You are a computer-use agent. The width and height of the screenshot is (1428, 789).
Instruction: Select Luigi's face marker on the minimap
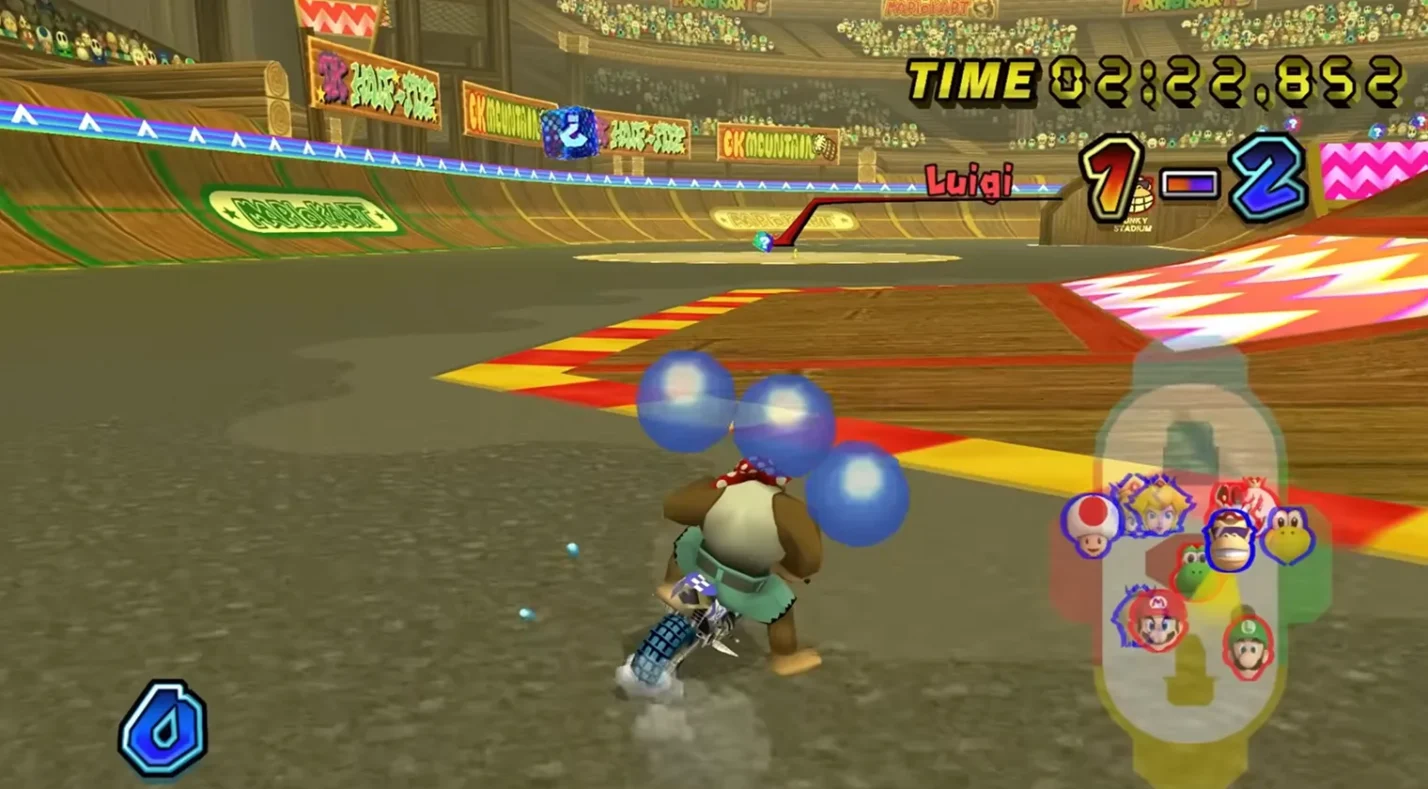click(x=1248, y=646)
